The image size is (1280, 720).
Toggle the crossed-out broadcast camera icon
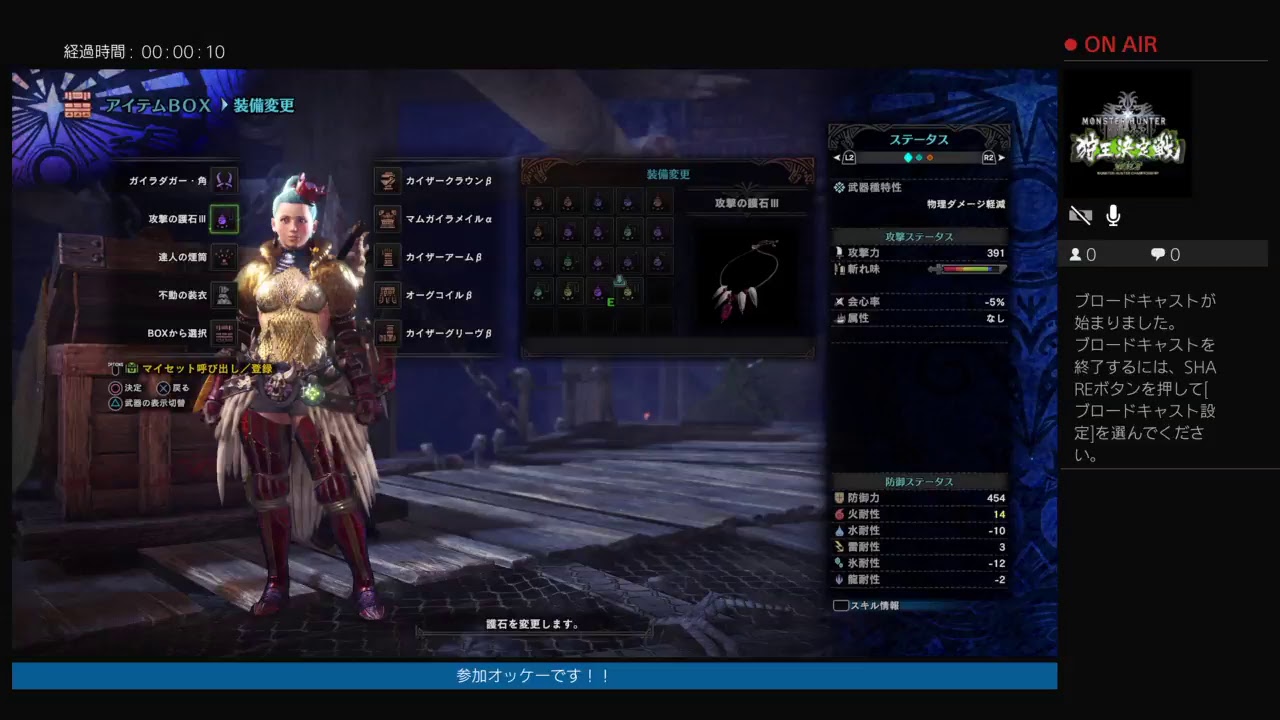pos(1080,215)
